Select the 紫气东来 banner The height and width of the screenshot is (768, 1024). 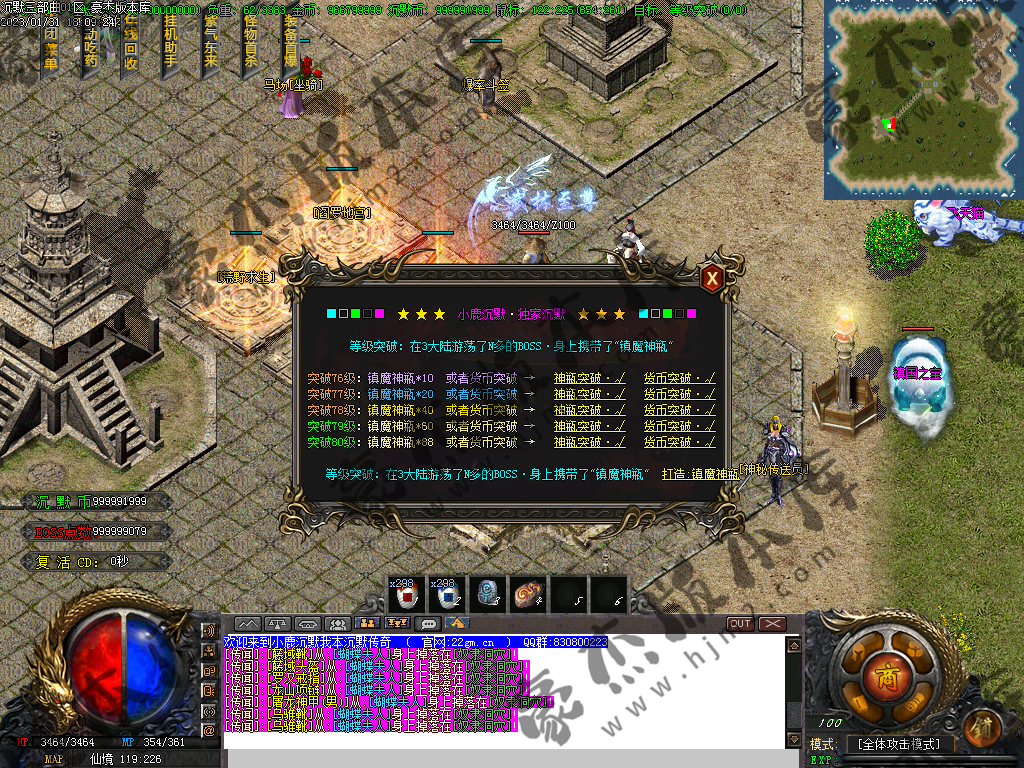pyautogui.click(x=210, y=46)
